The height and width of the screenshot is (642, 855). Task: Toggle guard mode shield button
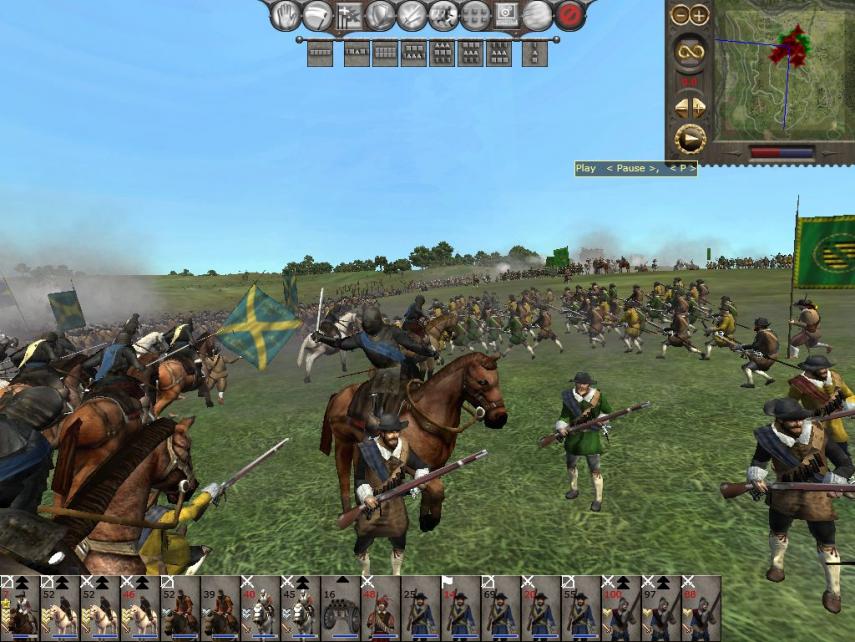pos(380,15)
